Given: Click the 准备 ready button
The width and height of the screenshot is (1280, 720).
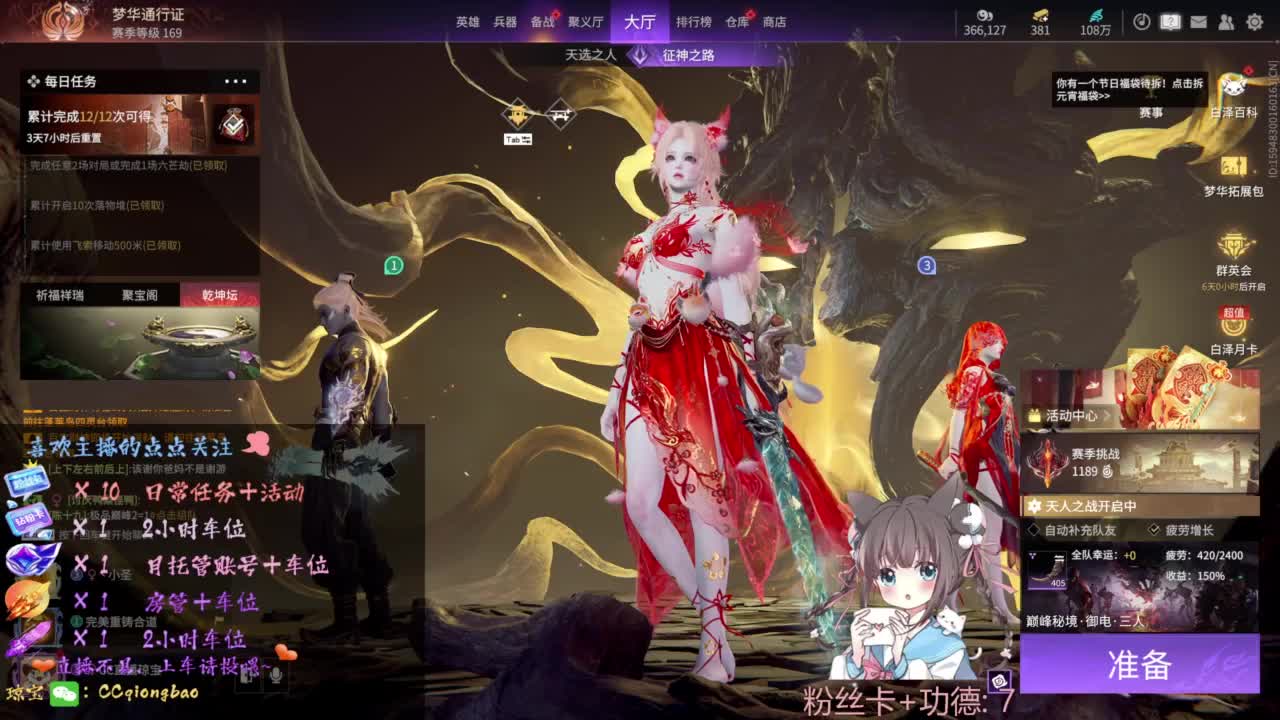Looking at the screenshot, I should [1139, 665].
